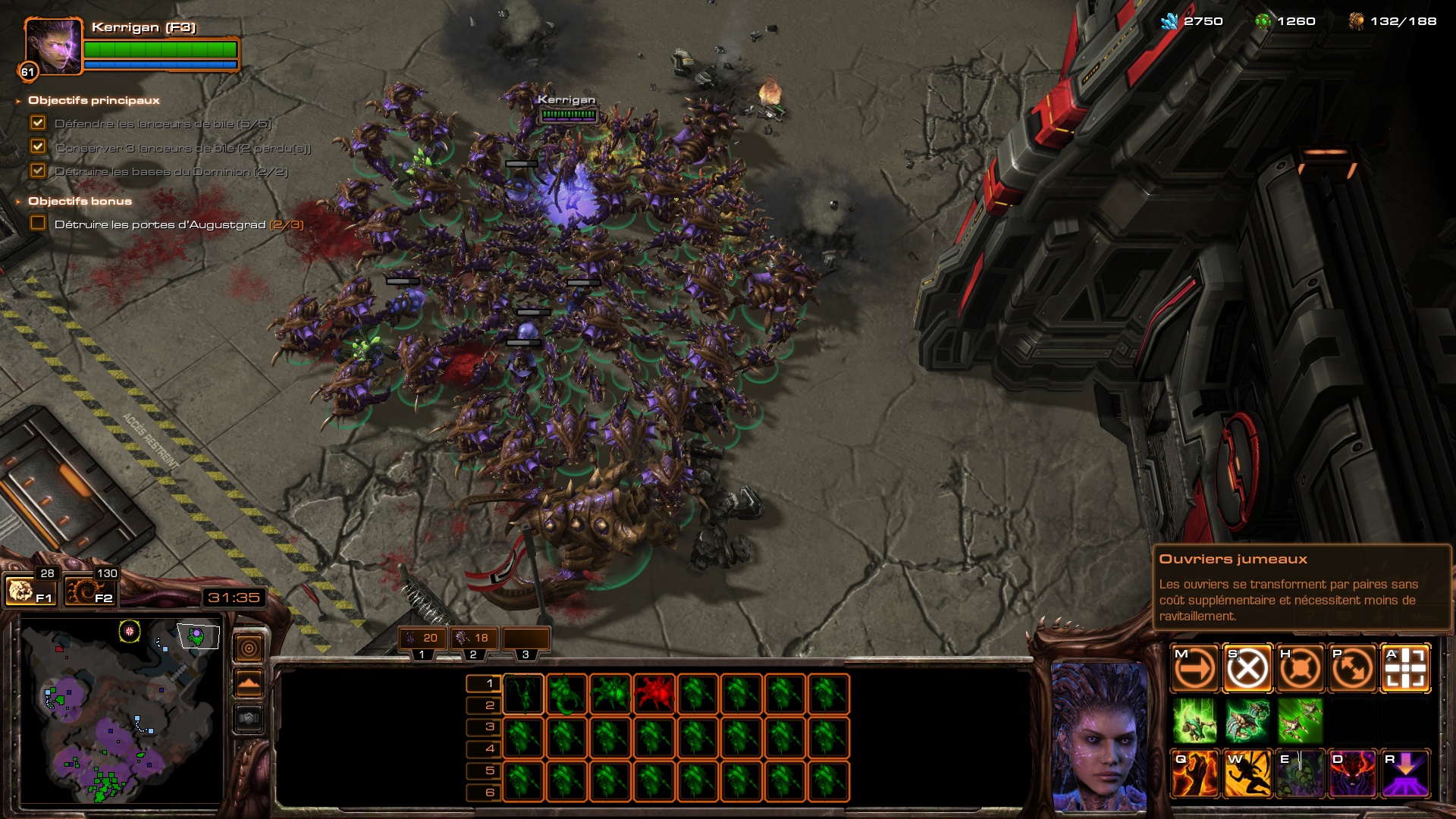Select the Patrol command

(x=1353, y=669)
